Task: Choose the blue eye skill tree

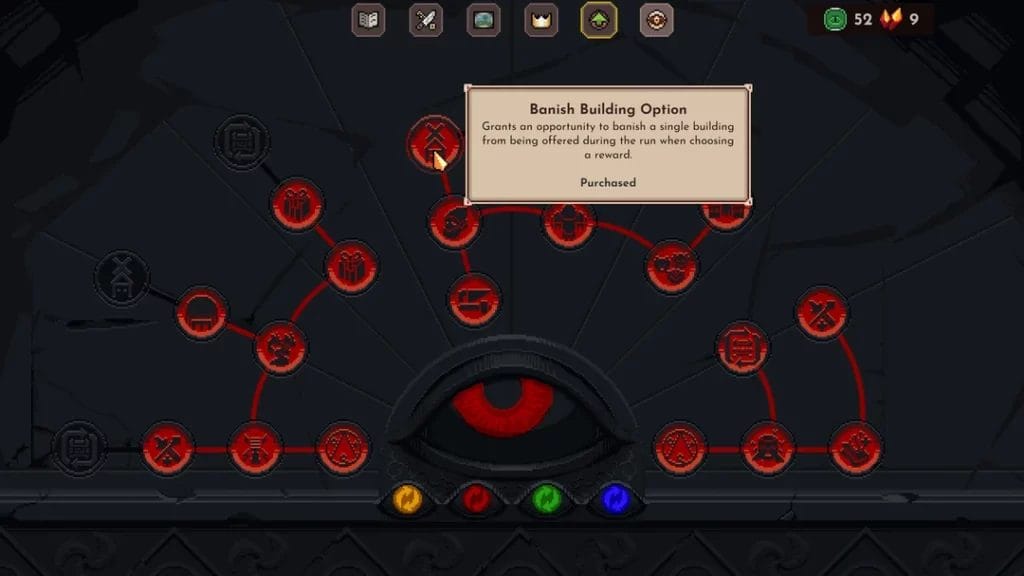Action: (615, 498)
